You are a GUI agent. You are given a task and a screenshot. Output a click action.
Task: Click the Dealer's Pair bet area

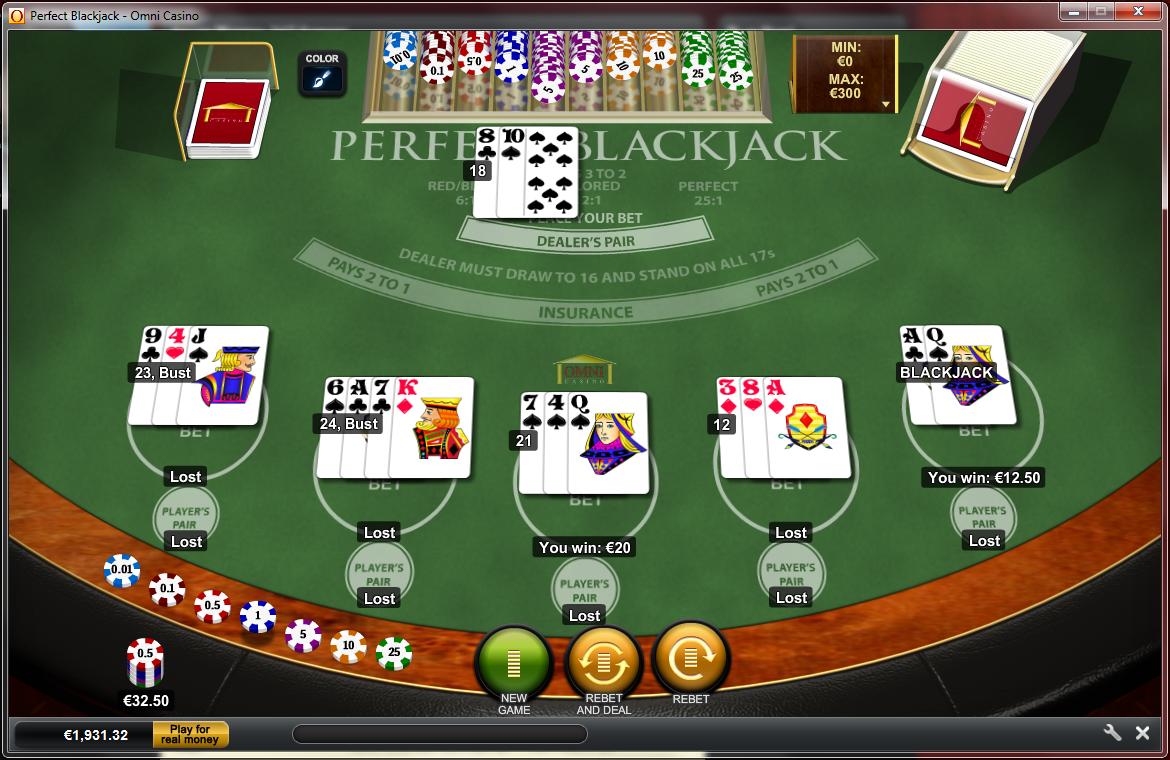pyautogui.click(x=585, y=241)
